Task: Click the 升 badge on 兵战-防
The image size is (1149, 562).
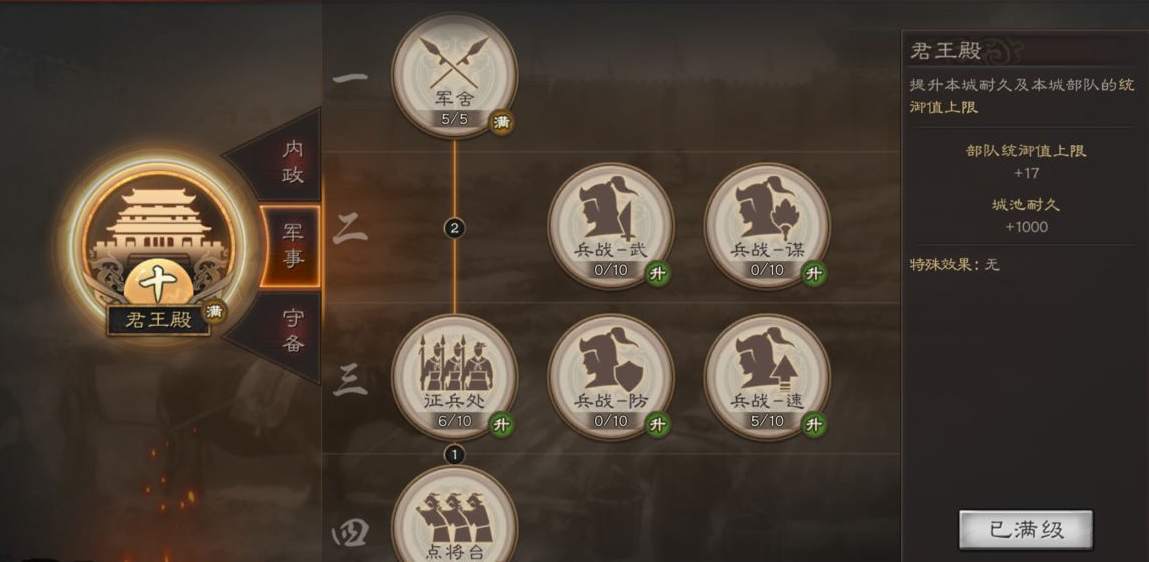Action: pyautogui.click(x=657, y=424)
